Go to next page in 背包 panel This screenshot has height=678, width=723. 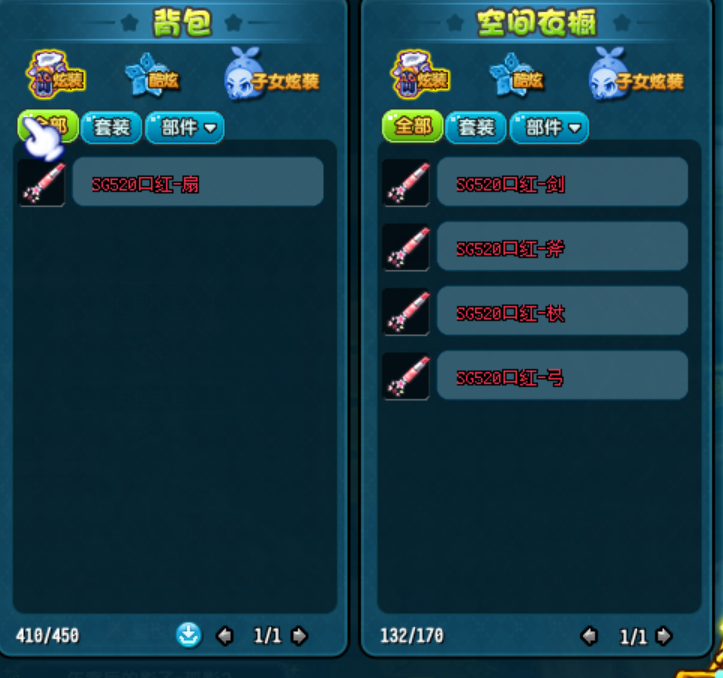tap(298, 635)
